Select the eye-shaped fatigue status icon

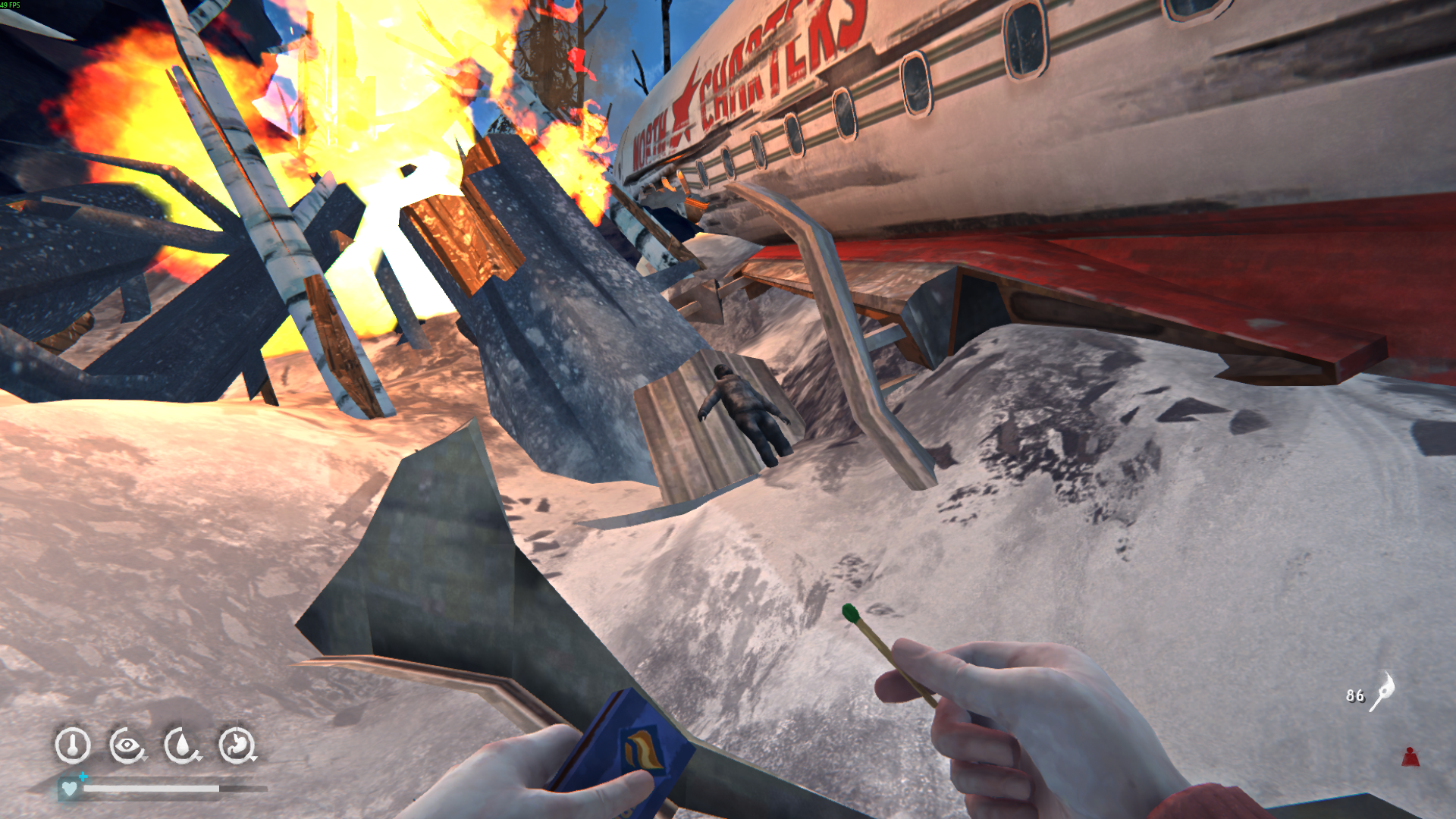click(x=127, y=745)
